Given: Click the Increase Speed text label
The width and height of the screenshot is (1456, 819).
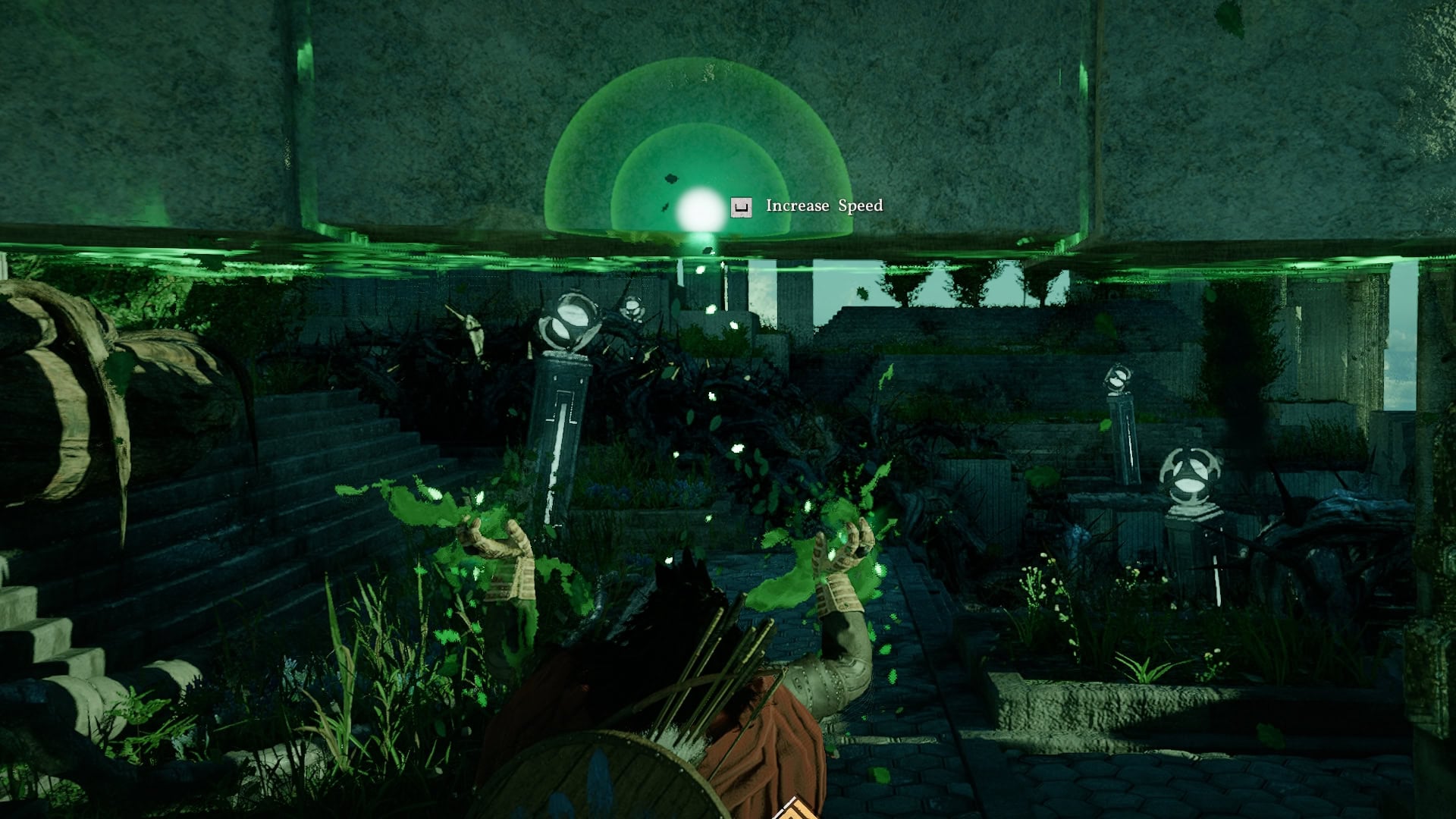Looking at the screenshot, I should 824,205.
